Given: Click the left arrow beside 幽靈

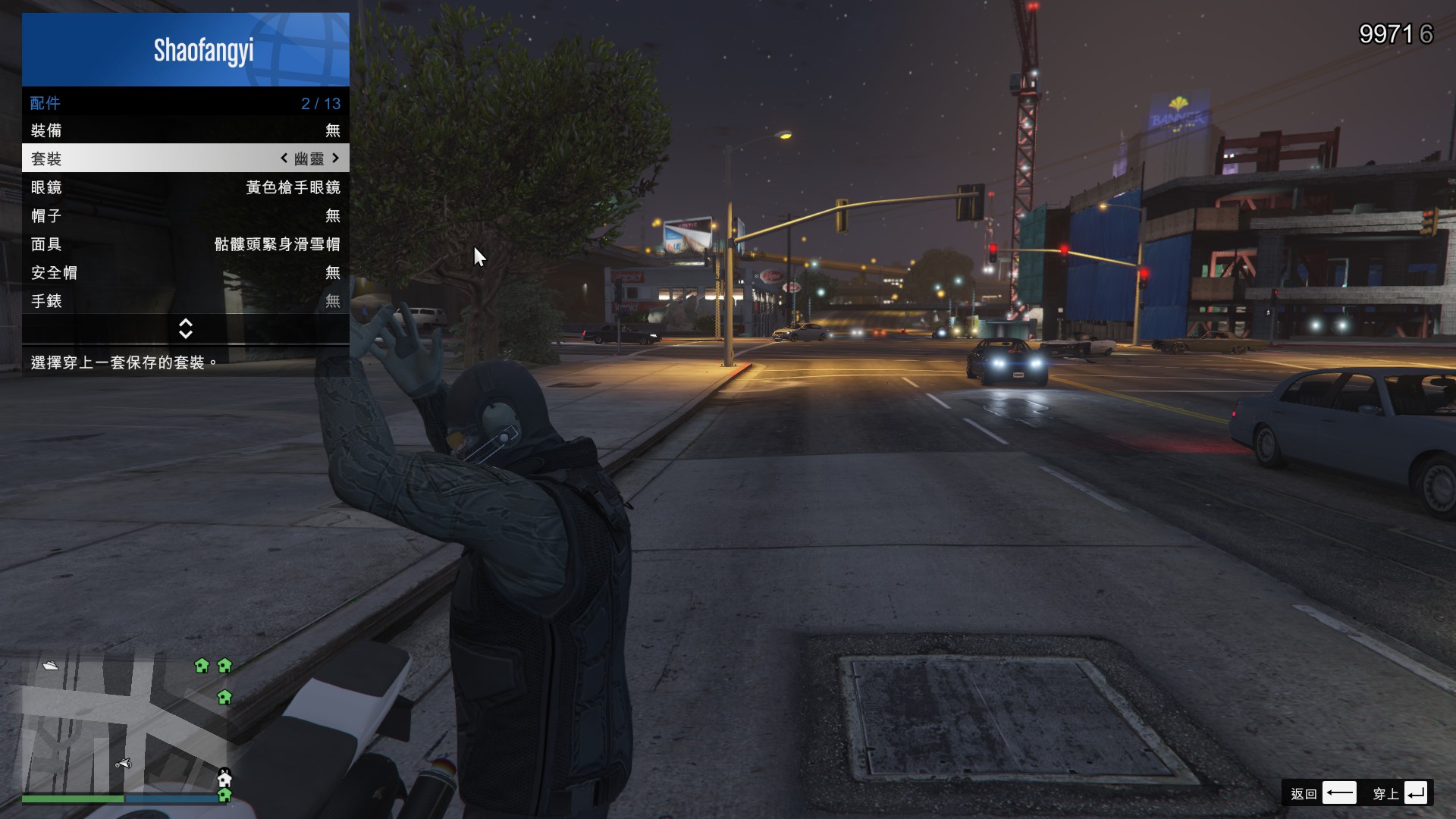Looking at the screenshot, I should click(x=284, y=158).
